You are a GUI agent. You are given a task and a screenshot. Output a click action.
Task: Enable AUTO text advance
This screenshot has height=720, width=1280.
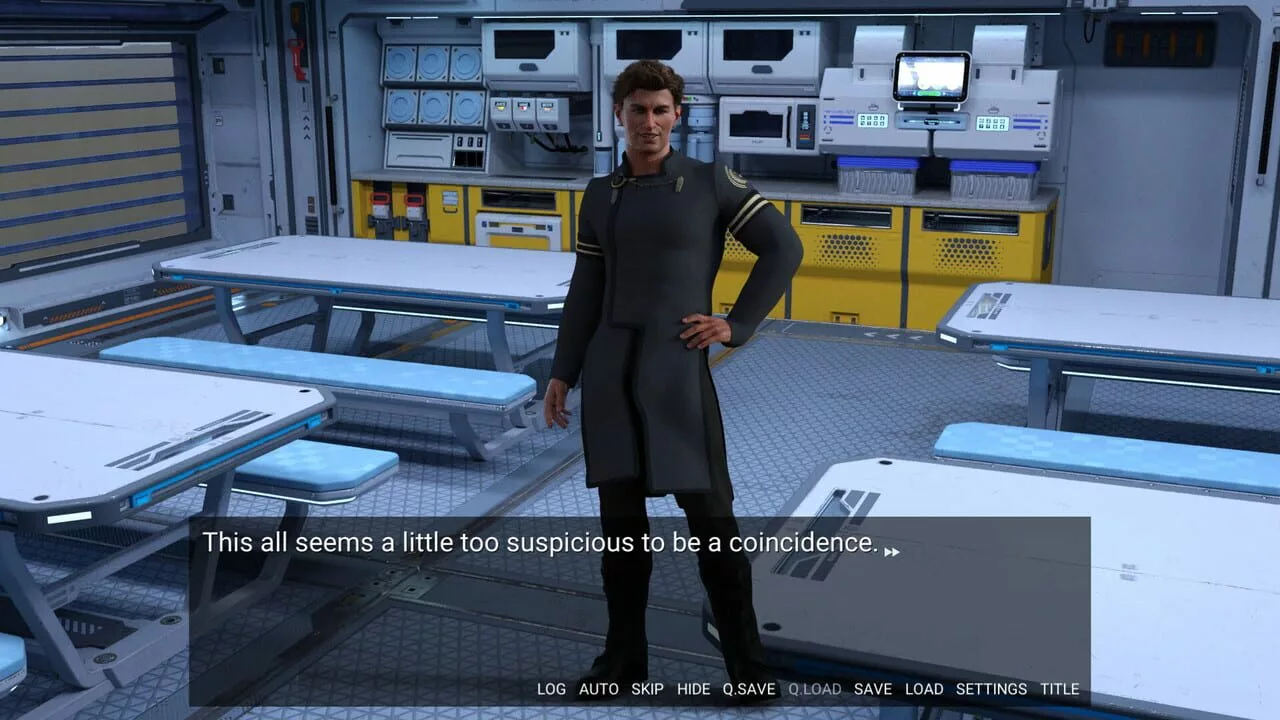pyautogui.click(x=598, y=689)
